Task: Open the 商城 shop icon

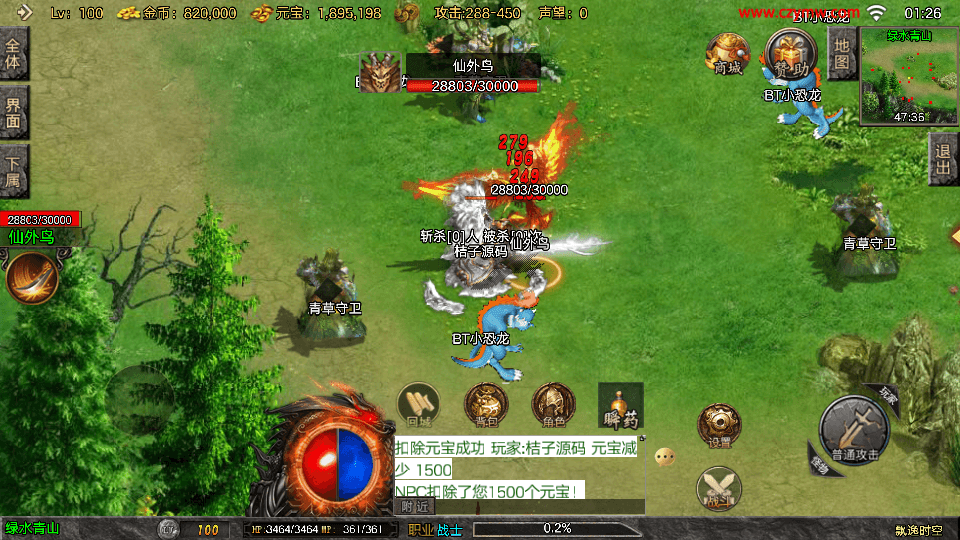Action: [x=727, y=52]
